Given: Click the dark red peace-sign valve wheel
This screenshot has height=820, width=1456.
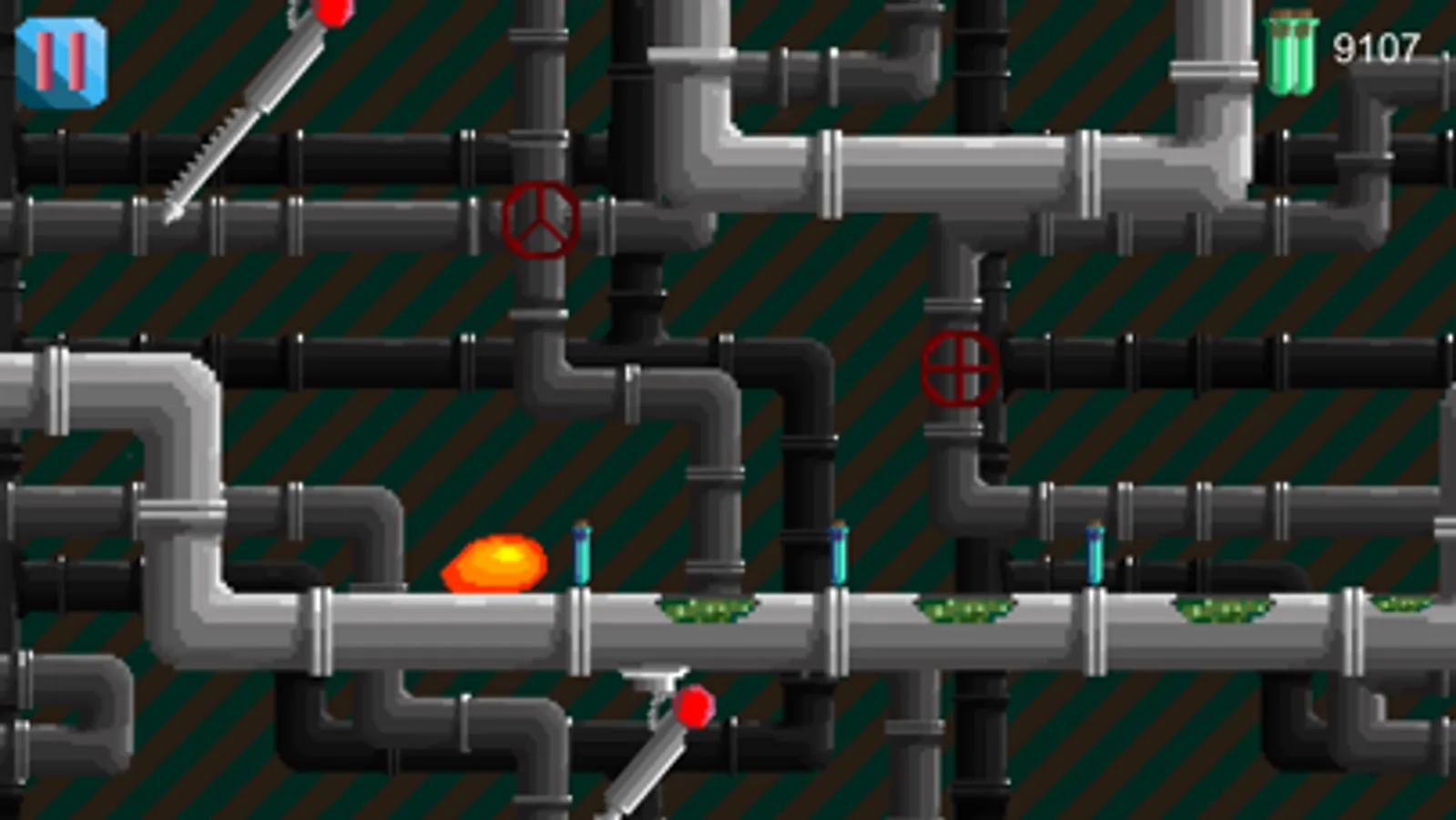Looking at the screenshot, I should 541,219.
